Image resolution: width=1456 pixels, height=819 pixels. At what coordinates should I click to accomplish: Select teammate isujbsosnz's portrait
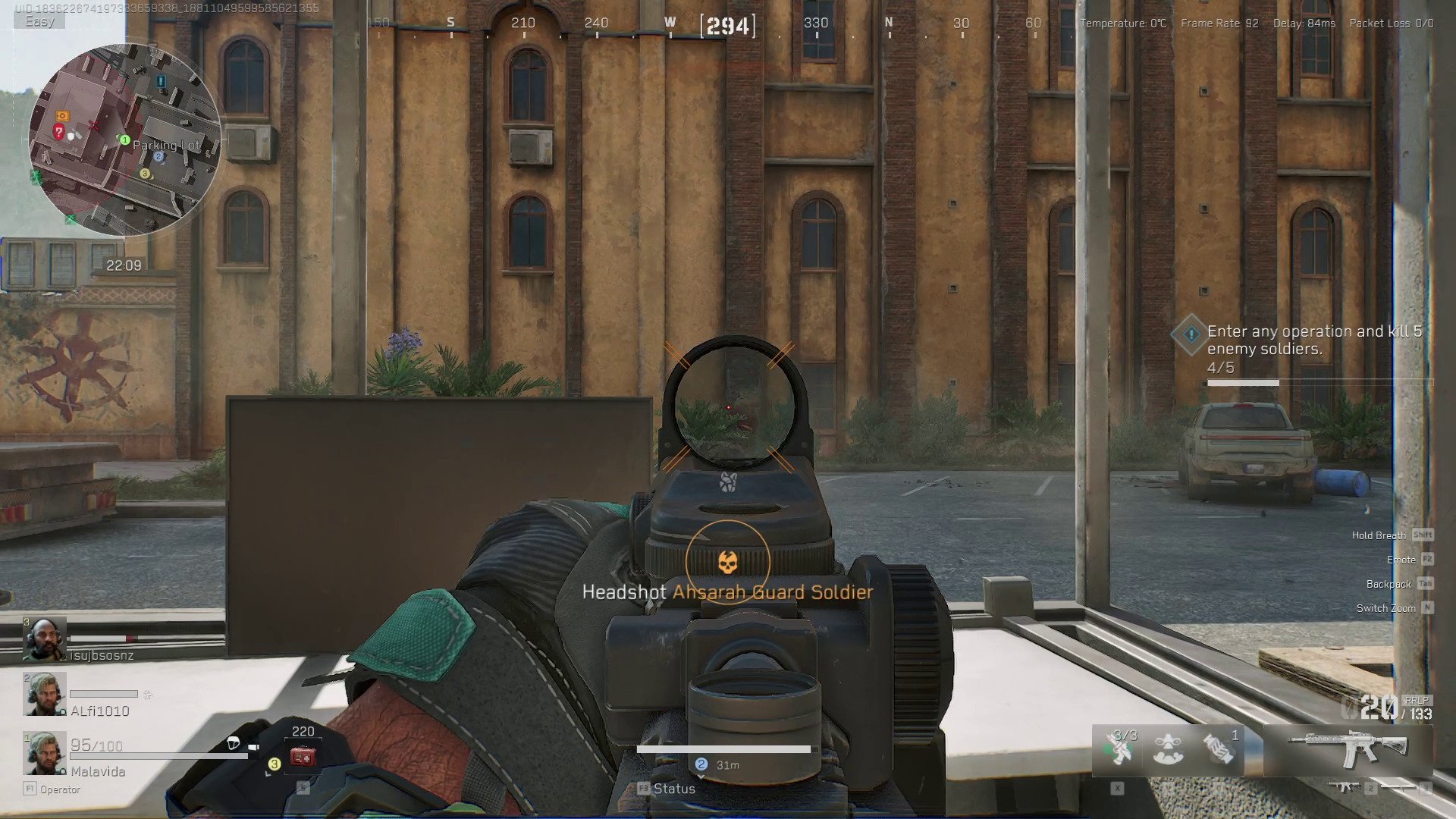[x=44, y=639]
